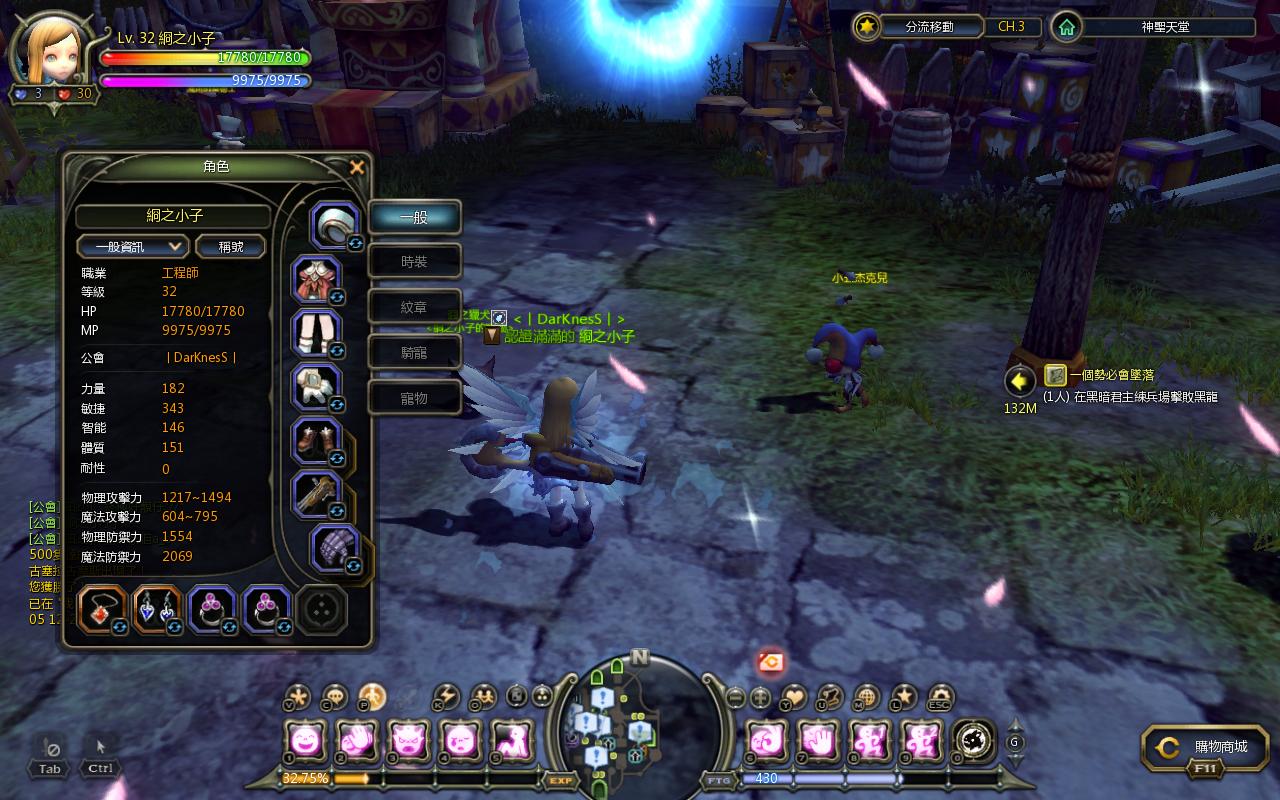Open the 騎寵 mount tab
Screen dimensions: 1280x800
[414, 353]
